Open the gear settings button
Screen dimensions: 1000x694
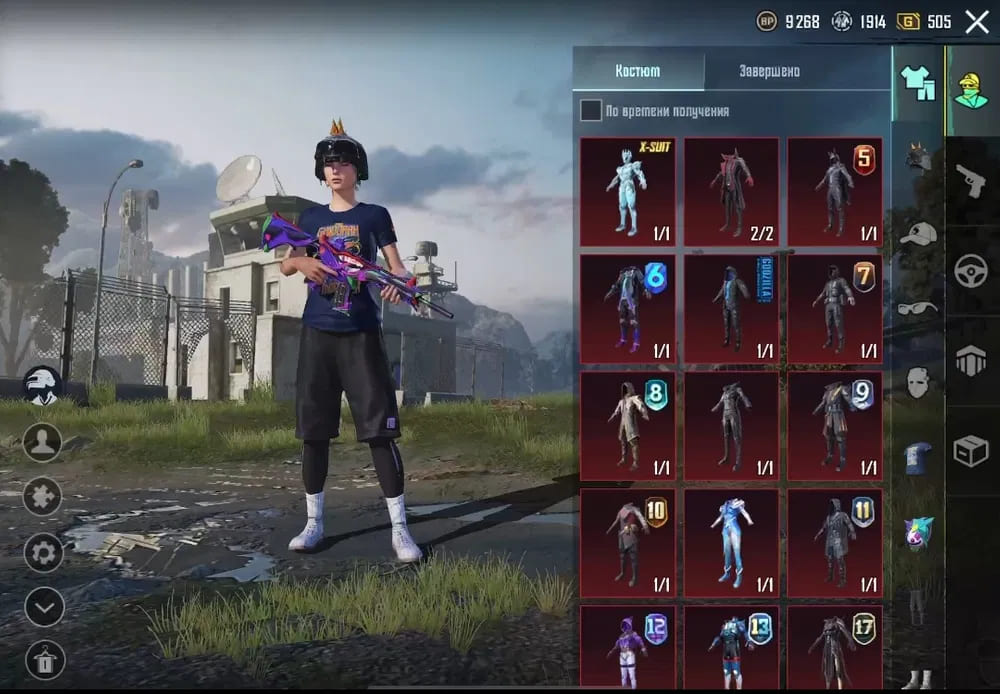(44, 552)
